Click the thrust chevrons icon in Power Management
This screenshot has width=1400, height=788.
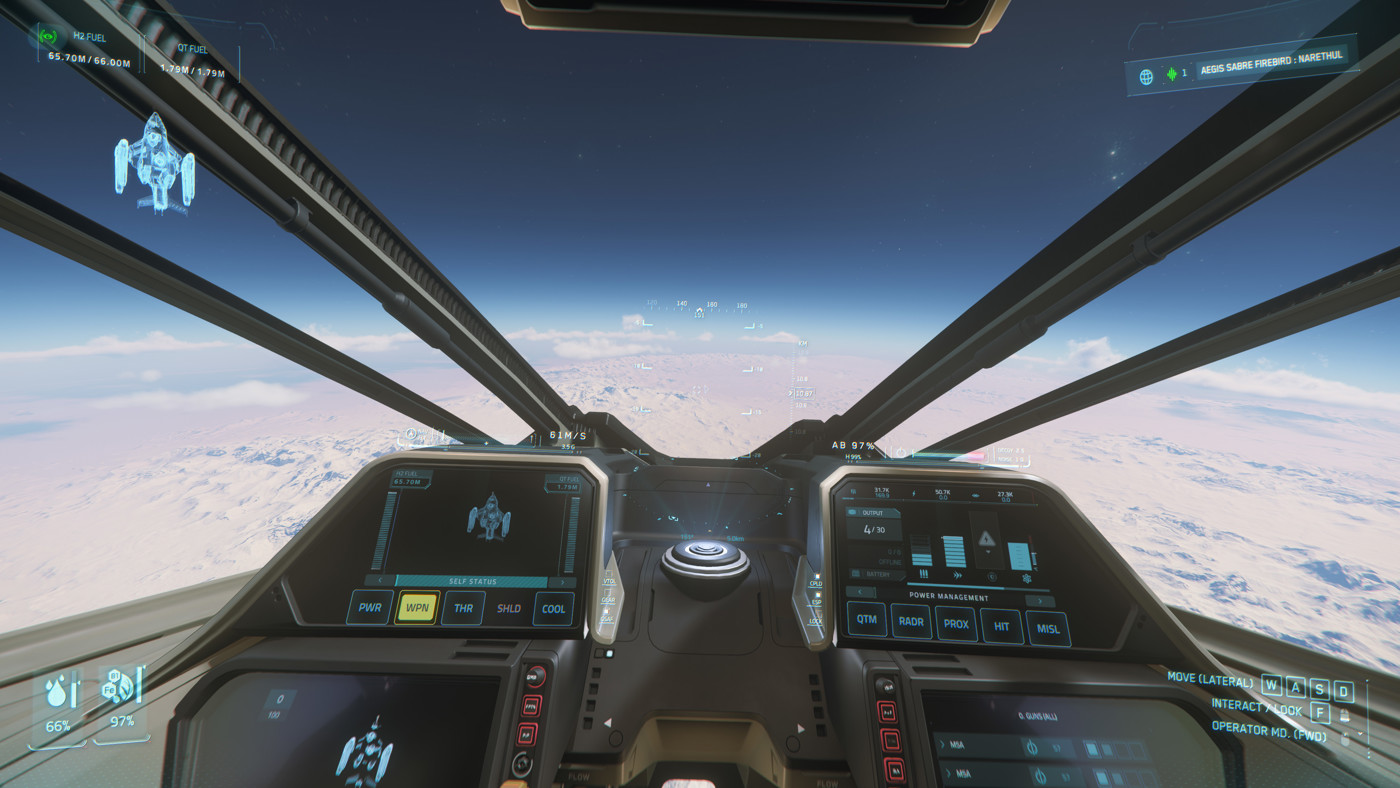(x=958, y=576)
